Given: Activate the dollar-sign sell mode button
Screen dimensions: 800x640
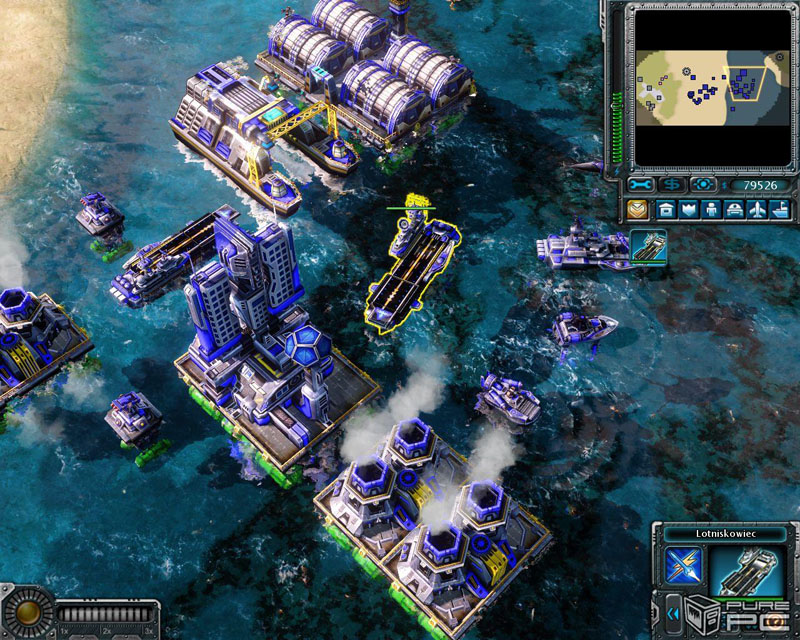Looking at the screenshot, I should click(x=672, y=185).
